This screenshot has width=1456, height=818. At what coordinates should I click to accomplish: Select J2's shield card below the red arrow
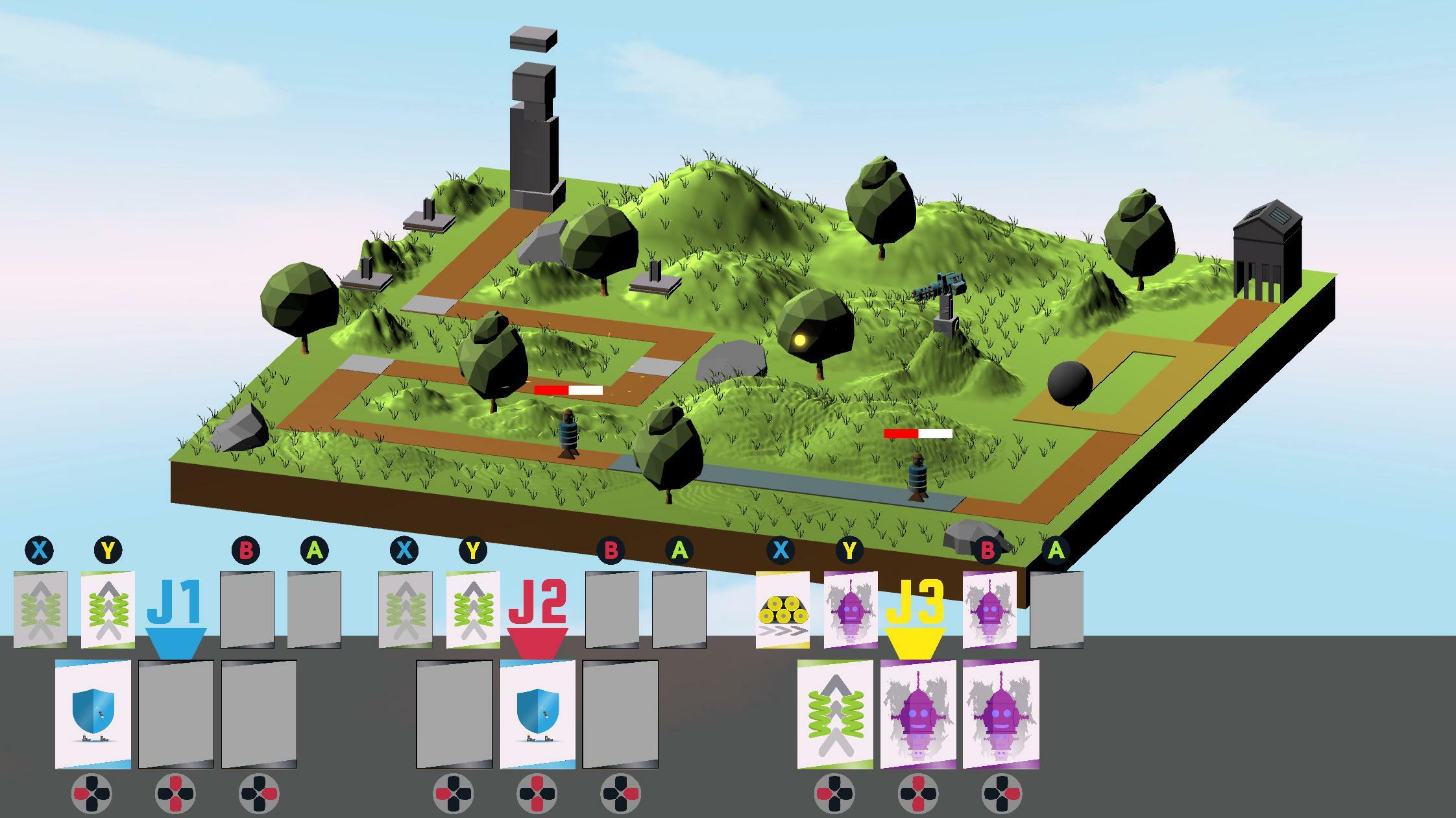click(x=537, y=714)
